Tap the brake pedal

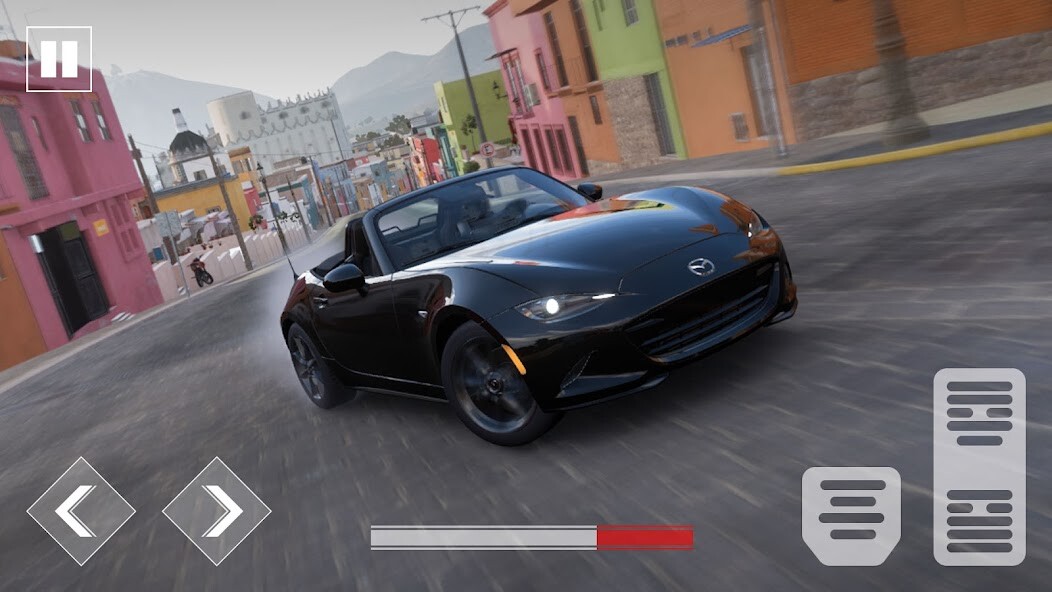851,515
